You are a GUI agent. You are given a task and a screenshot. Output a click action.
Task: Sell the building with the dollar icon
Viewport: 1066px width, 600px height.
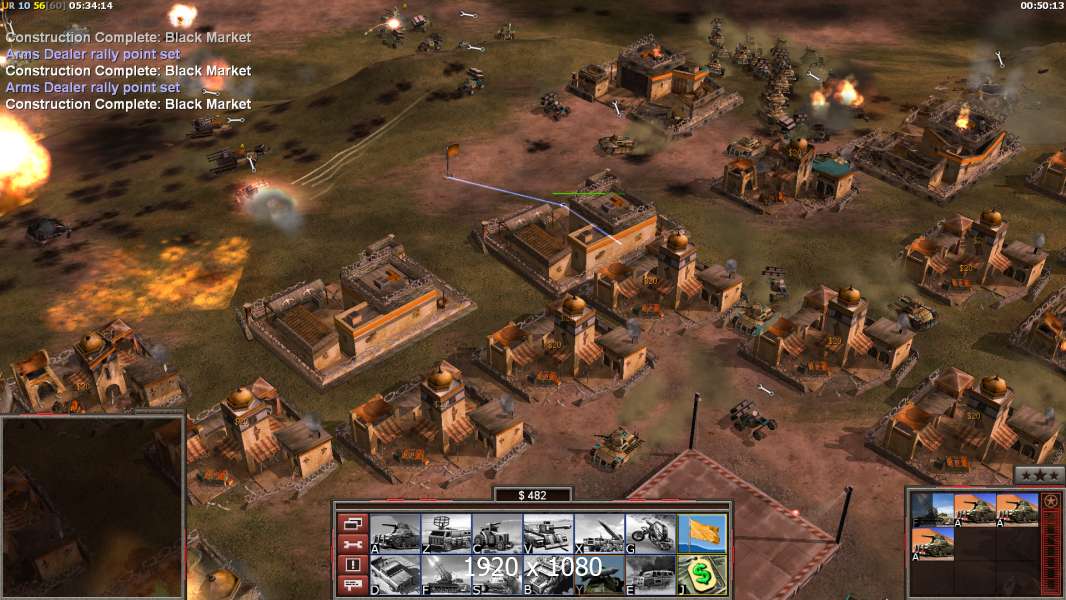702,574
